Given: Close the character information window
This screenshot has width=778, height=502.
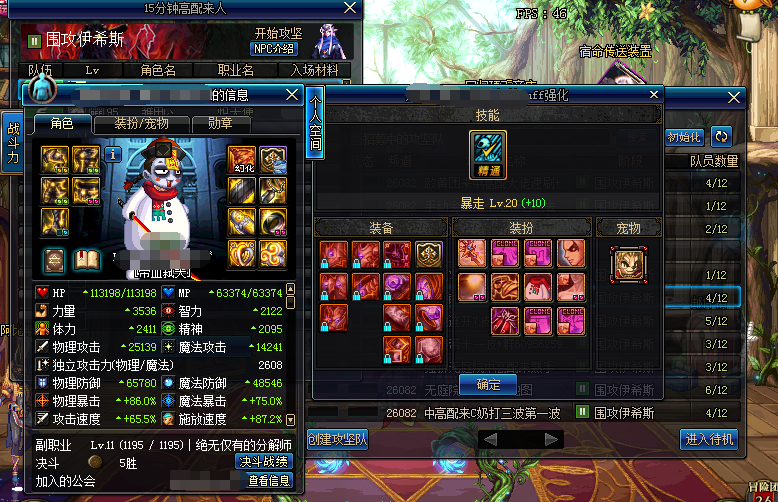Looking at the screenshot, I should pos(292,95).
